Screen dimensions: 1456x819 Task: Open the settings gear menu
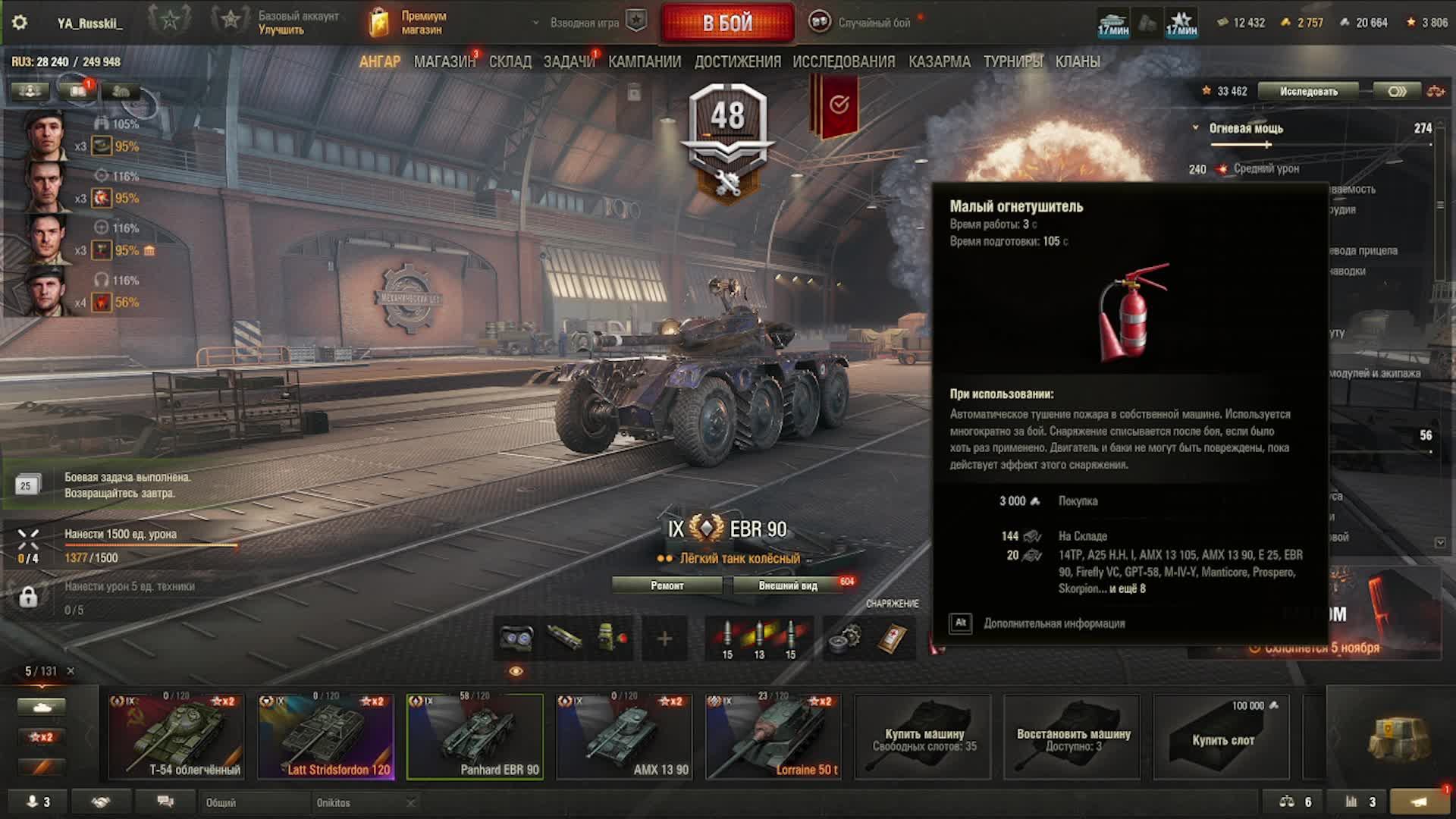point(20,23)
